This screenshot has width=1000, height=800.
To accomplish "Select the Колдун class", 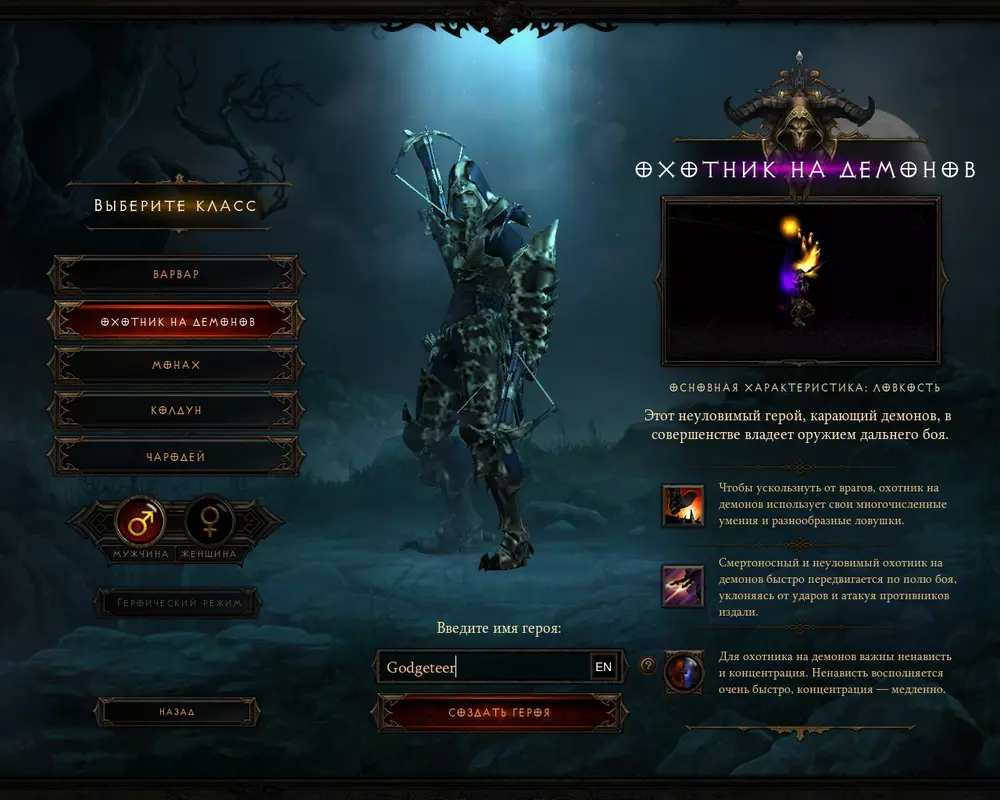I will 176,411.
